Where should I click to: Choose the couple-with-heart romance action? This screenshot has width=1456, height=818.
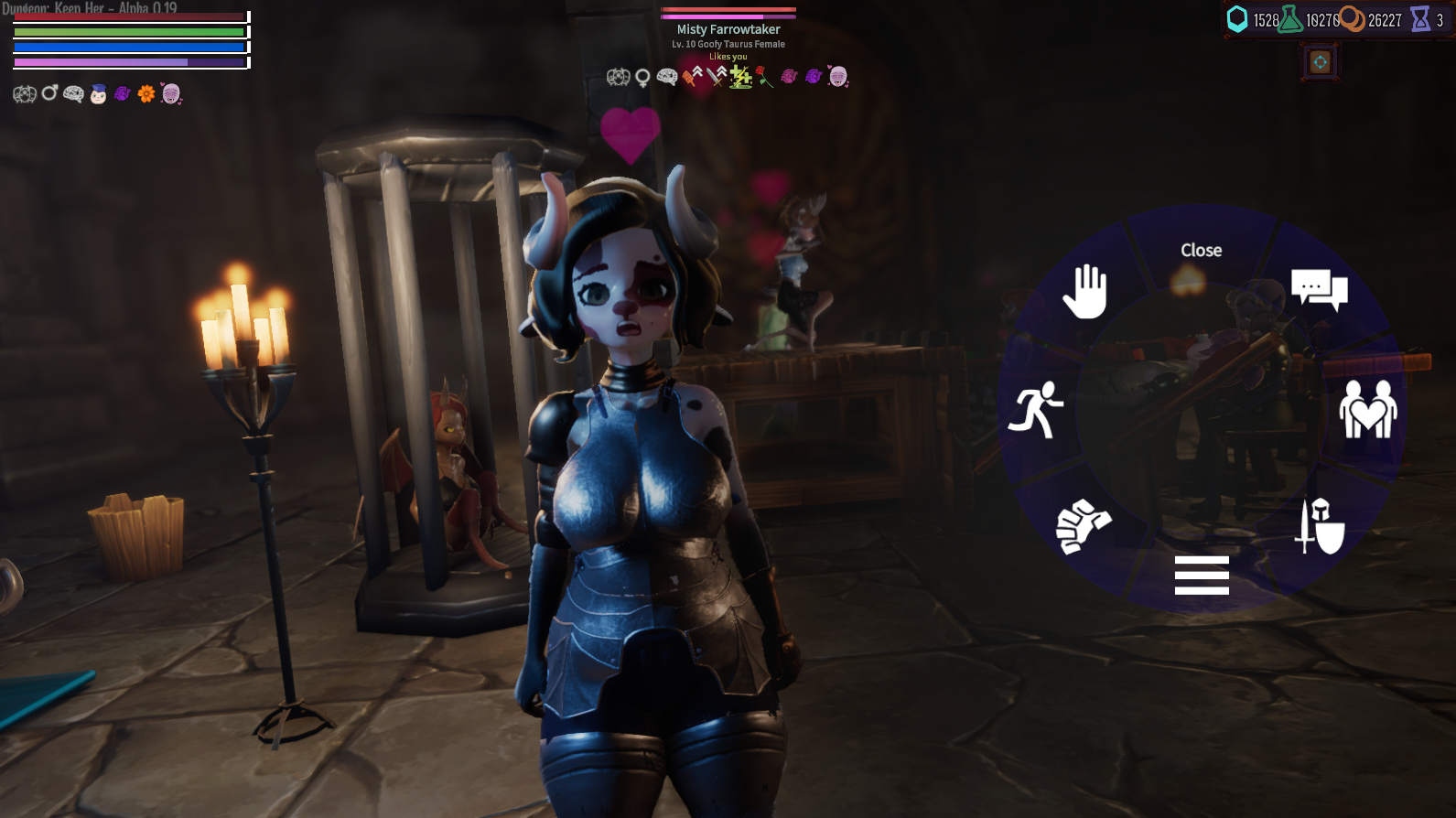pyautogui.click(x=1367, y=409)
